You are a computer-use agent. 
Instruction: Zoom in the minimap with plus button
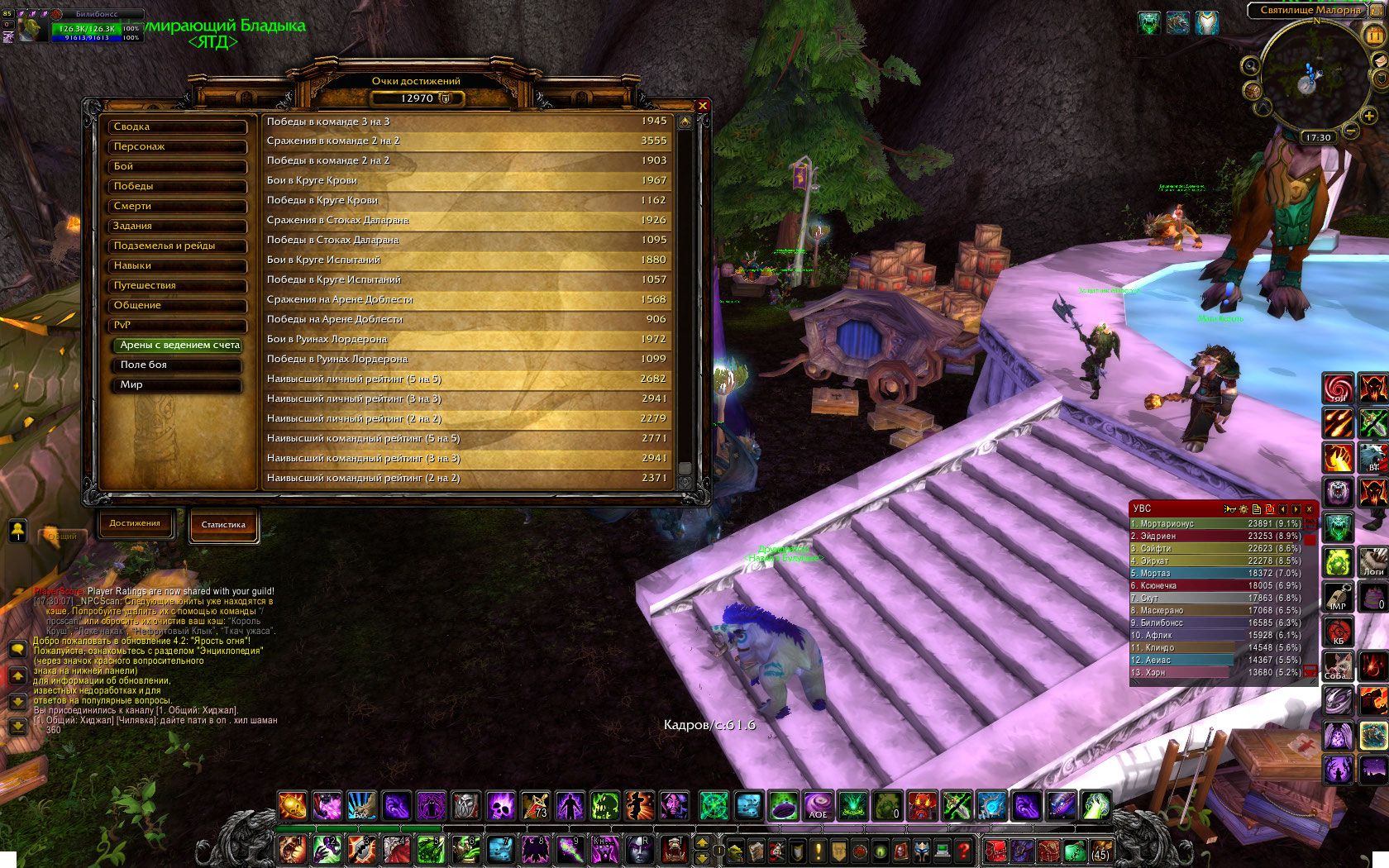tap(1369, 116)
